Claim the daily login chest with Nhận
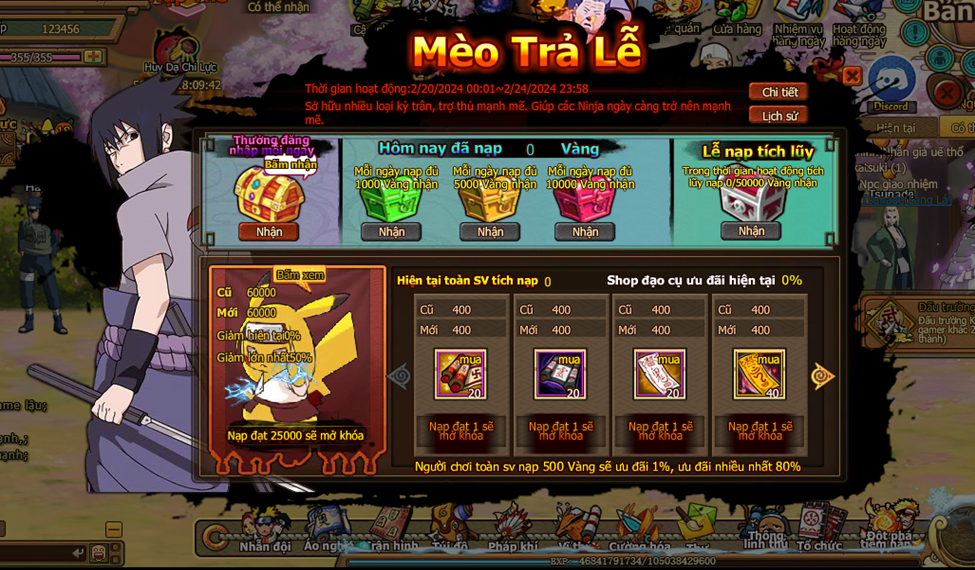Viewport: 975px width, 570px height. coord(269,232)
